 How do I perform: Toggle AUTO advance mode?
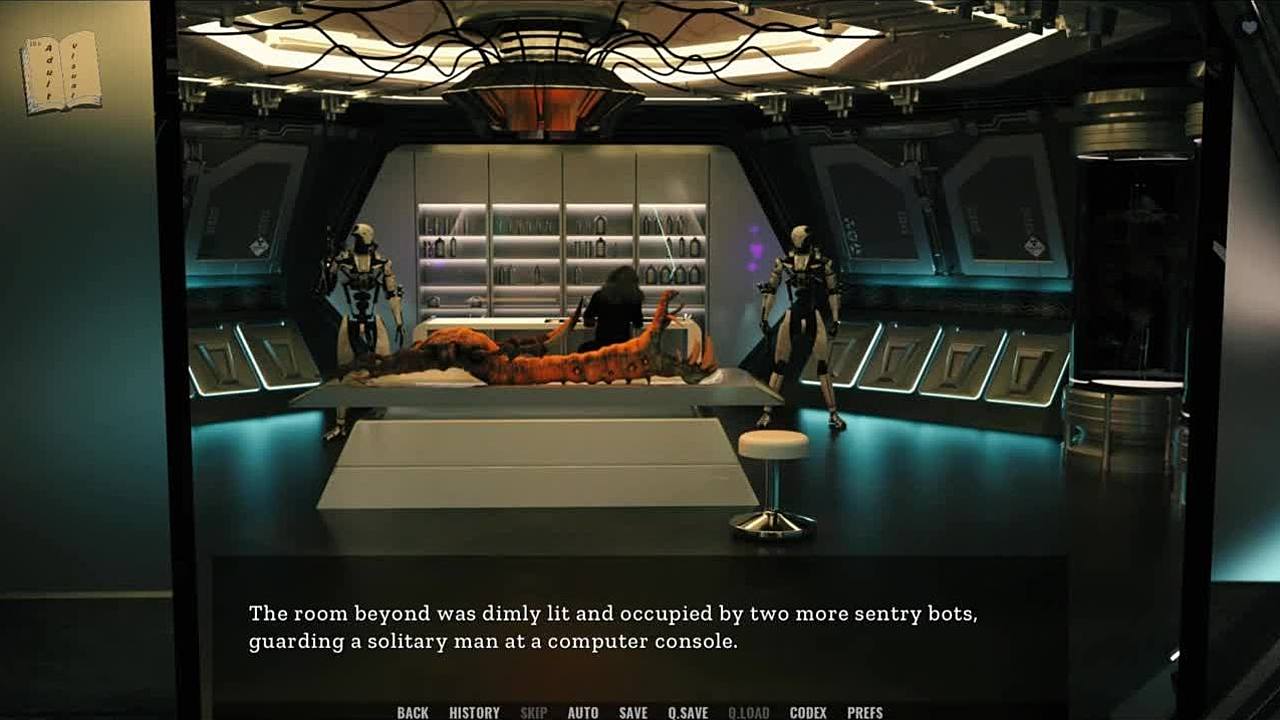coord(583,712)
